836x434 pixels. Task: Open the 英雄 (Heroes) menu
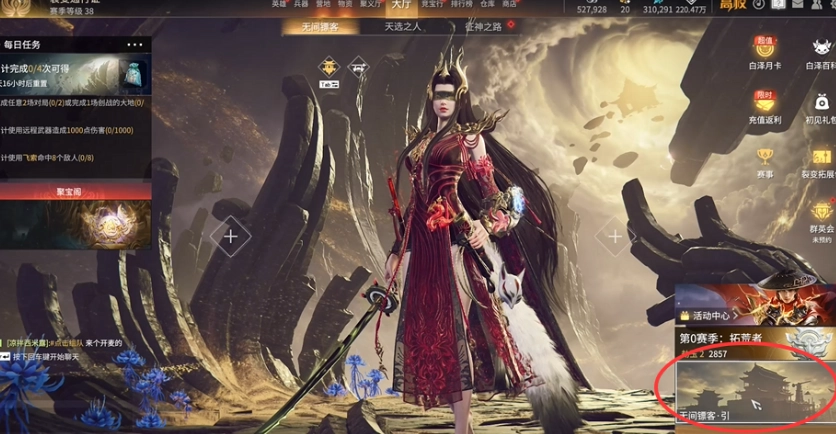click(279, 4)
